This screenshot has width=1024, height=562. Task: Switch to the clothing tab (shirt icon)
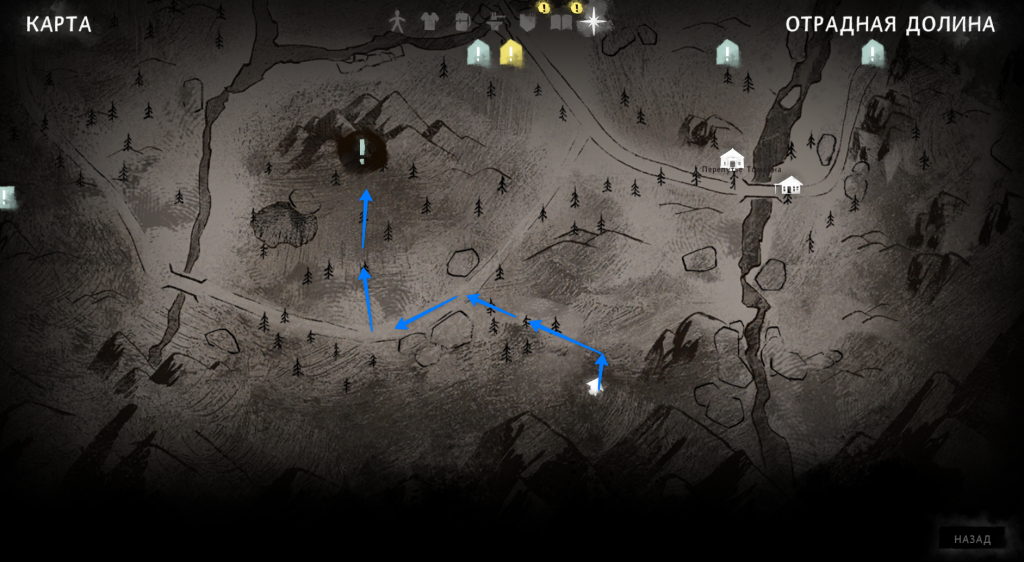(429, 20)
